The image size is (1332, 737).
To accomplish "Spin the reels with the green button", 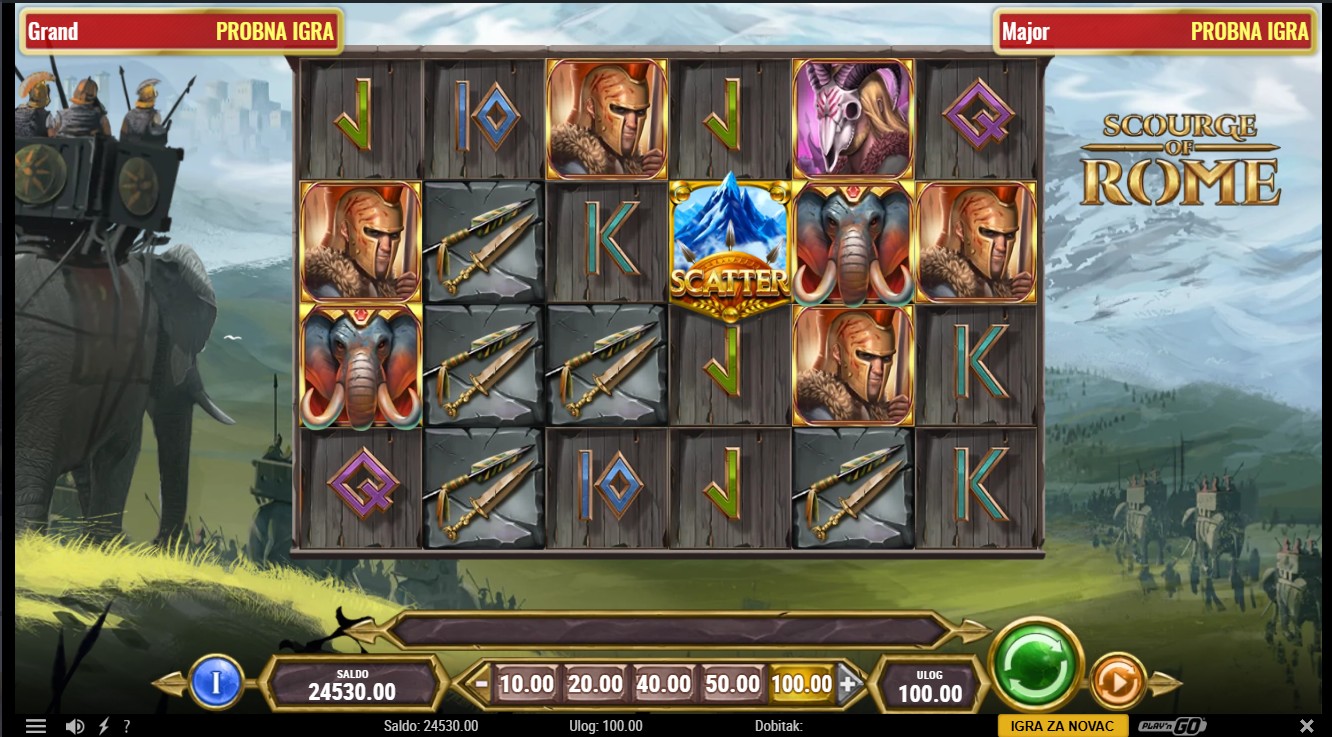I will pyautogui.click(x=1036, y=665).
